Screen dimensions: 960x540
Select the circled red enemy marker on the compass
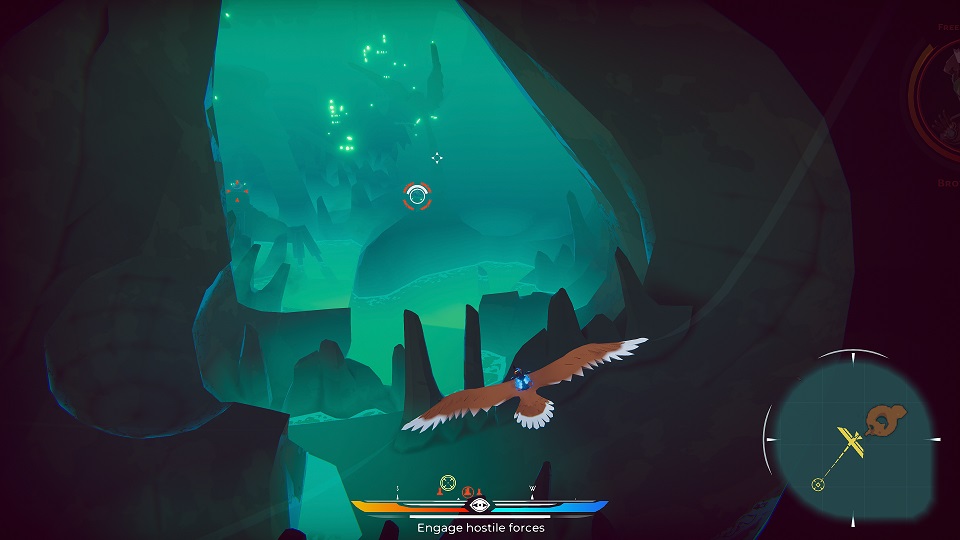(466, 491)
